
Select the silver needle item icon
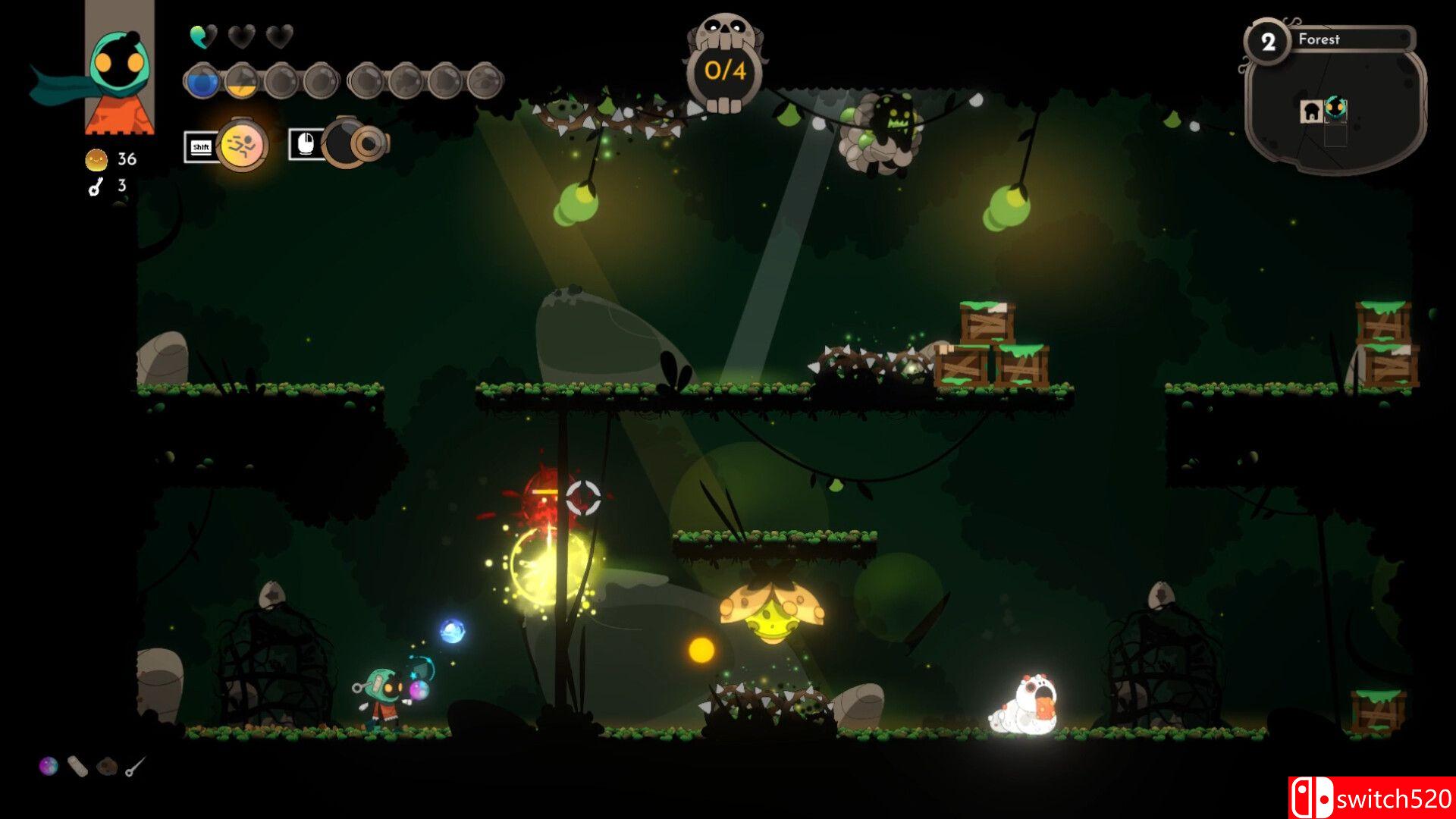(x=135, y=767)
